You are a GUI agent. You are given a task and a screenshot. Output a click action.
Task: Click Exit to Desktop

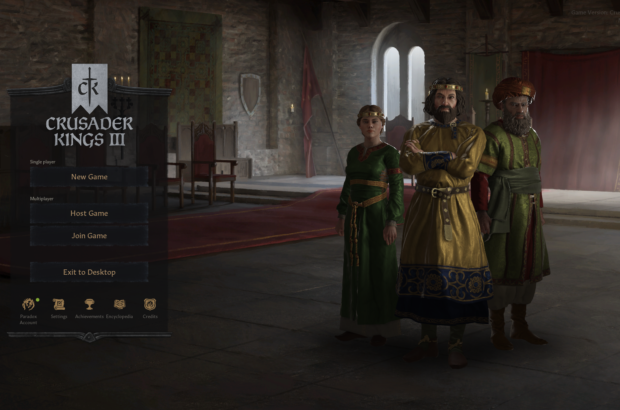point(89,272)
